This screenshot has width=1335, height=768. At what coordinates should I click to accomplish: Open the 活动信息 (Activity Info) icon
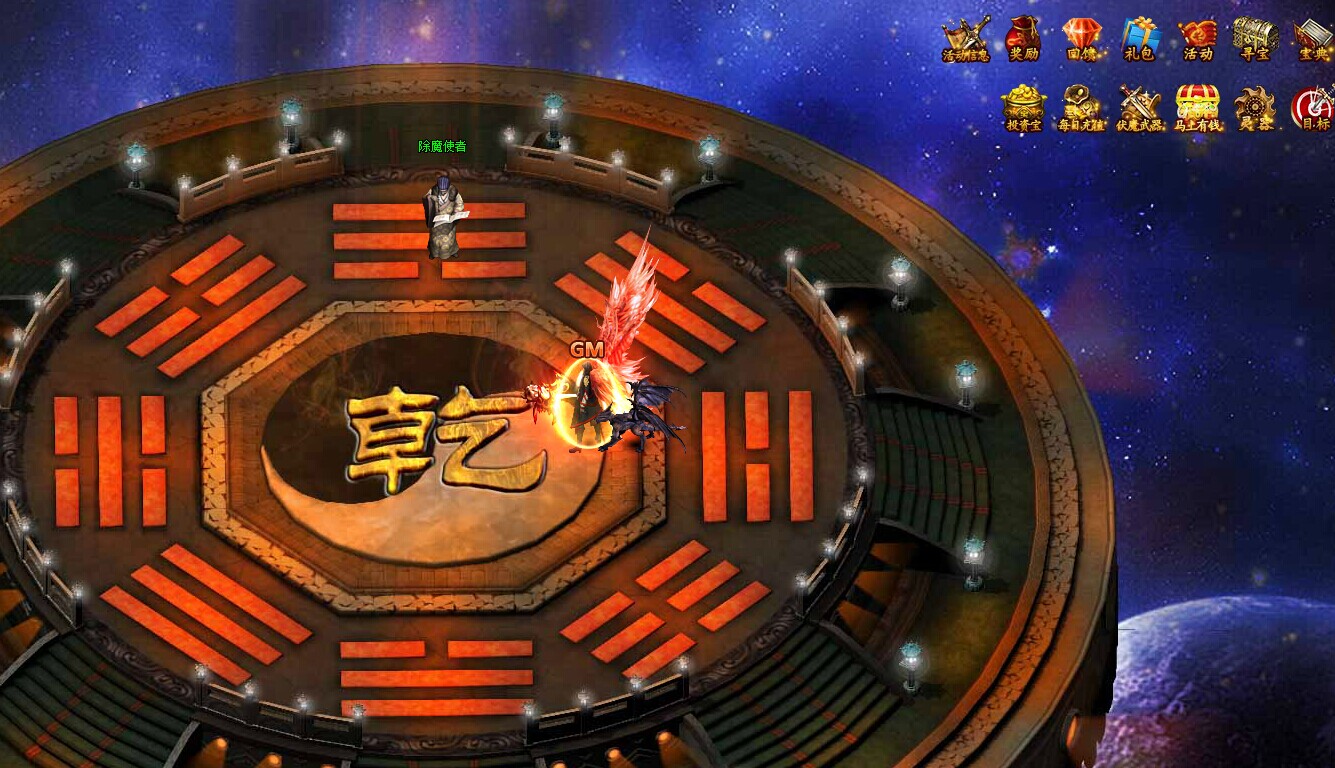[967, 35]
